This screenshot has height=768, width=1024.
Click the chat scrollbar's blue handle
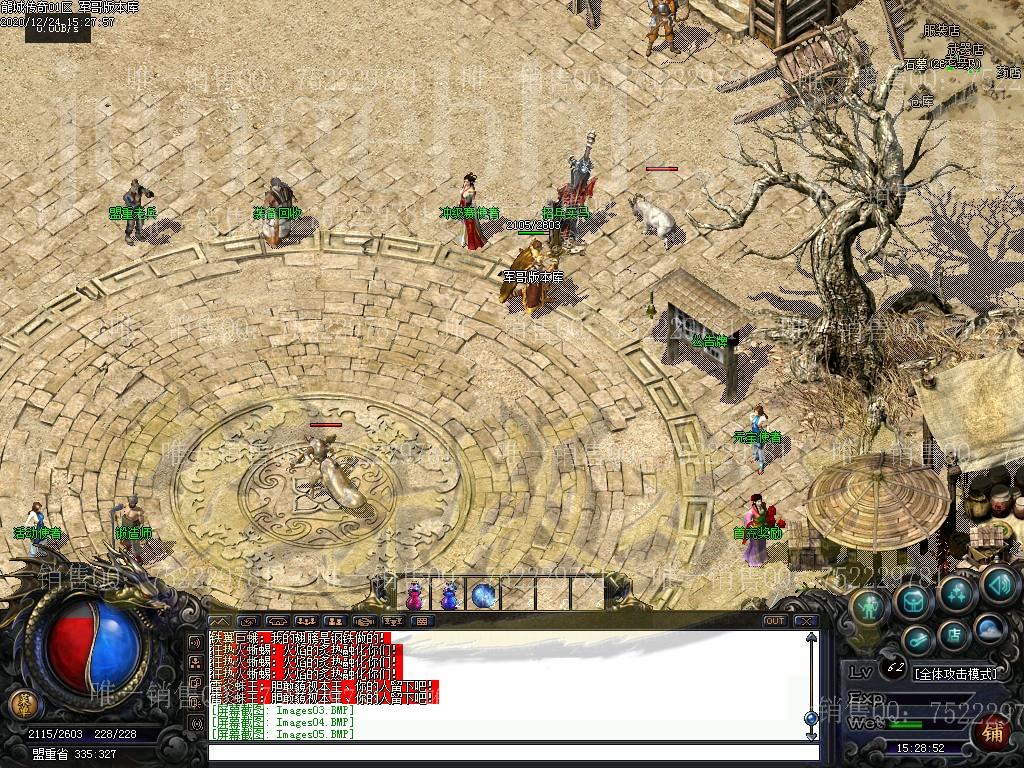(811, 718)
